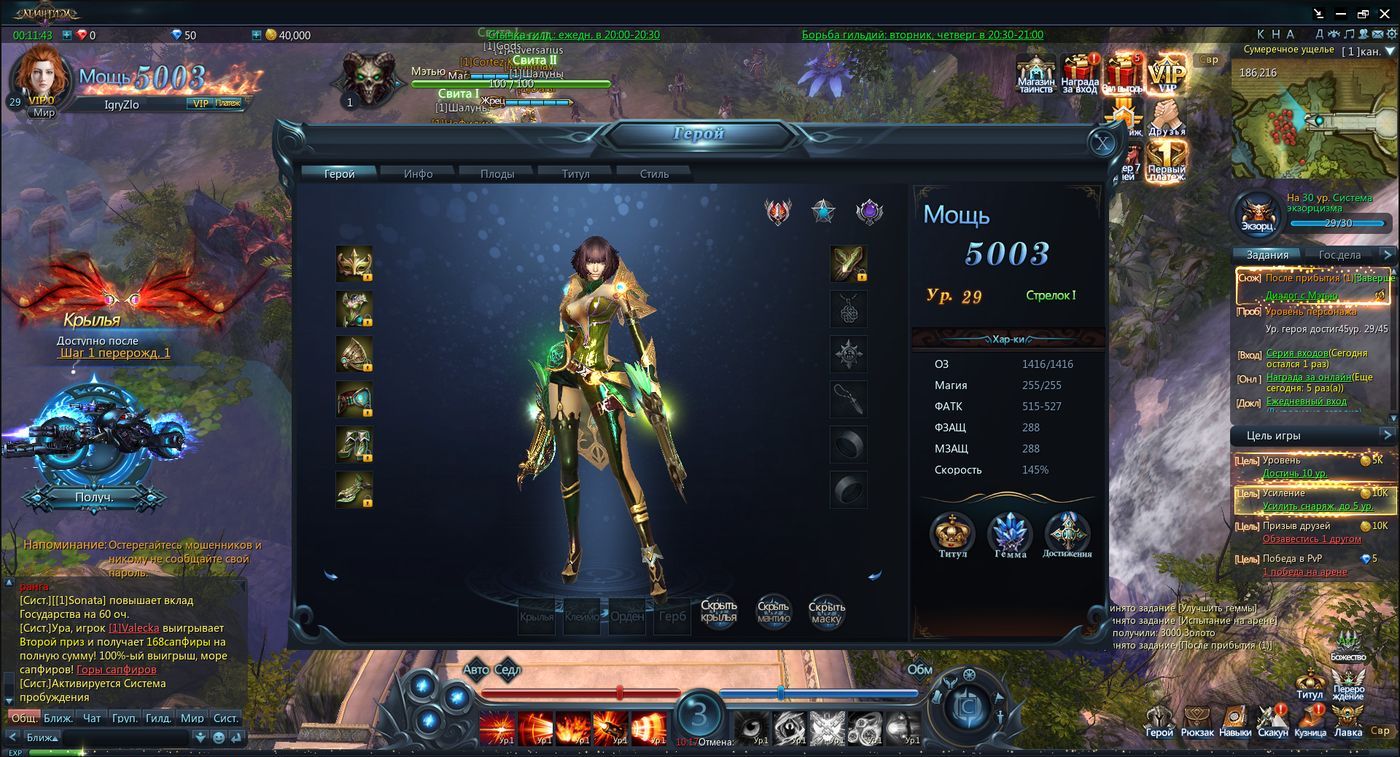1400x757 pixels.
Task: Open the Лавка shop
Action: tap(1348, 718)
